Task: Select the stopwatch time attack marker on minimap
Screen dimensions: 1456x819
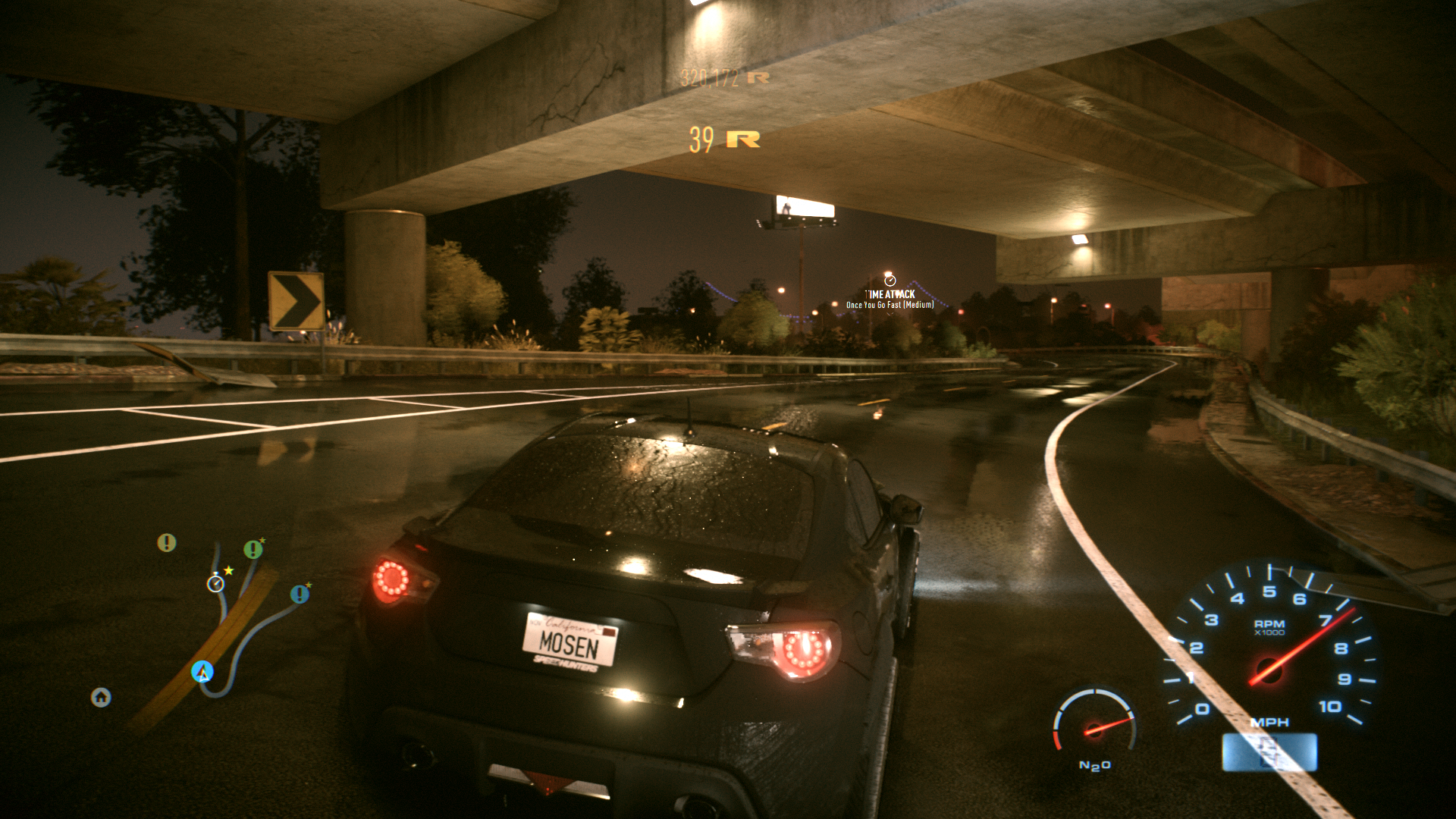Action: pyautogui.click(x=215, y=583)
